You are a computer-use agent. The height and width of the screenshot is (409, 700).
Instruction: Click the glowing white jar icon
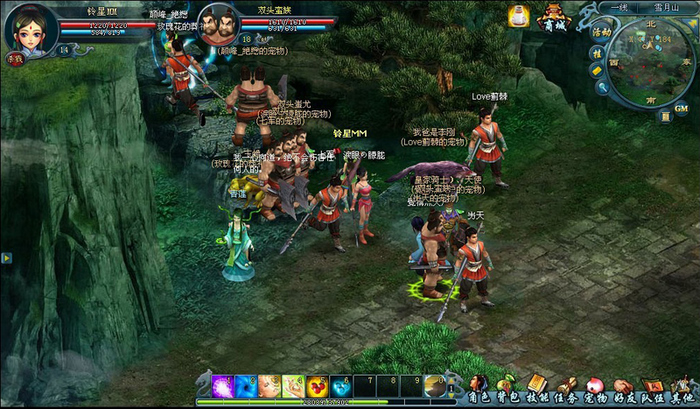pyautogui.click(x=518, y=16)
